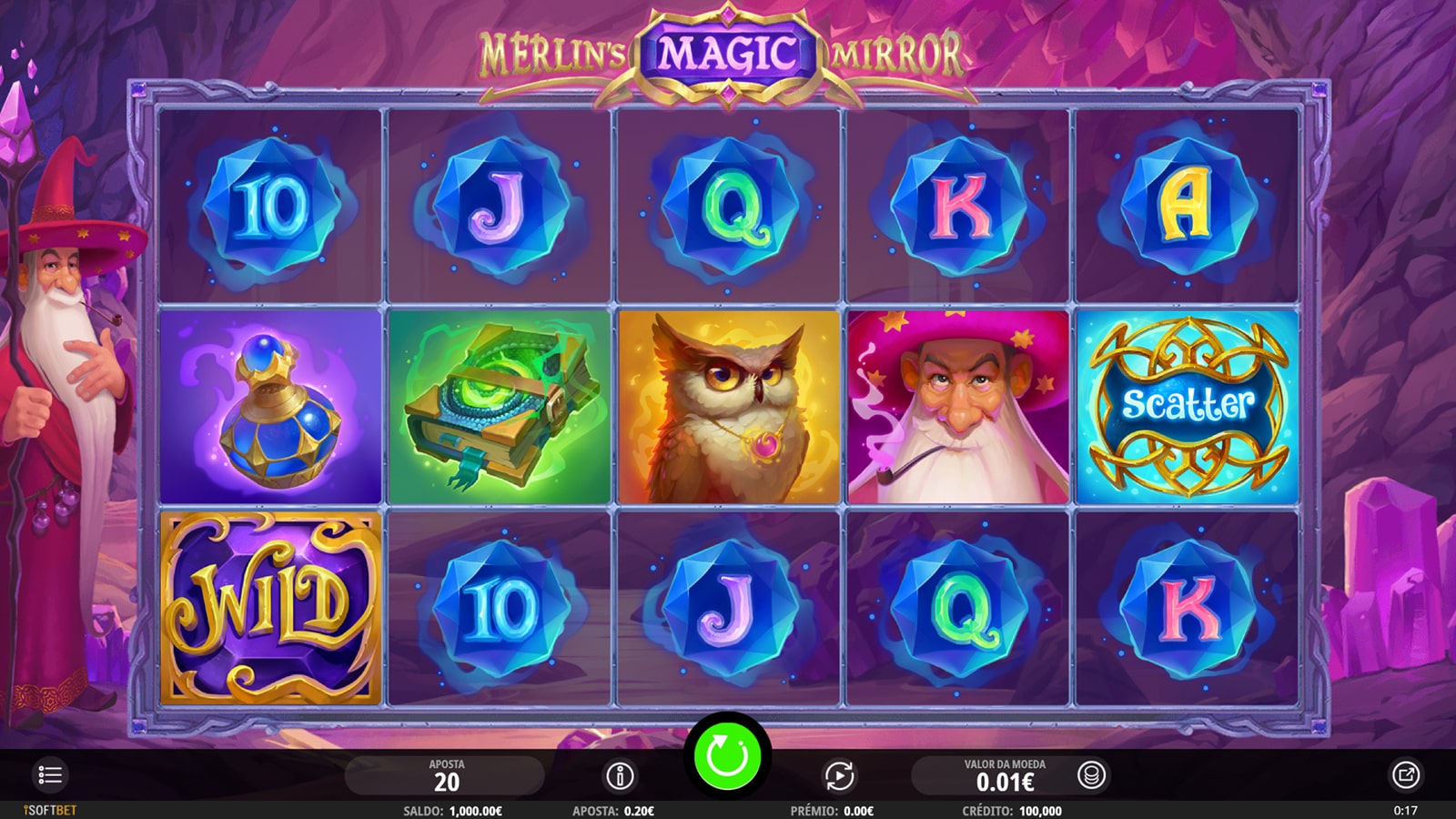Click the exit game icon
Viewport: 1456px width, 819px height.
click(1405, 775)
